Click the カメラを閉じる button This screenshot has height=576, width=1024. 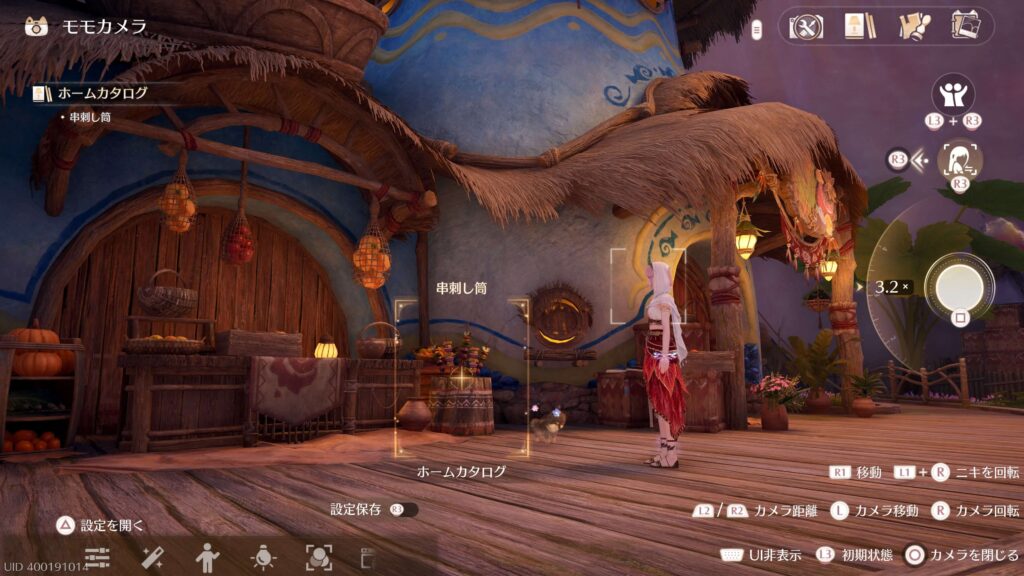961,555
